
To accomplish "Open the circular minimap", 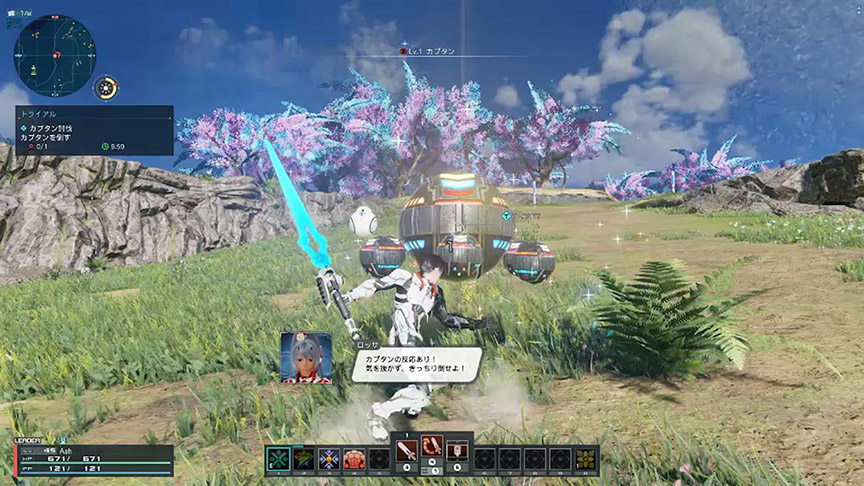I will click(x=55, y=56).
